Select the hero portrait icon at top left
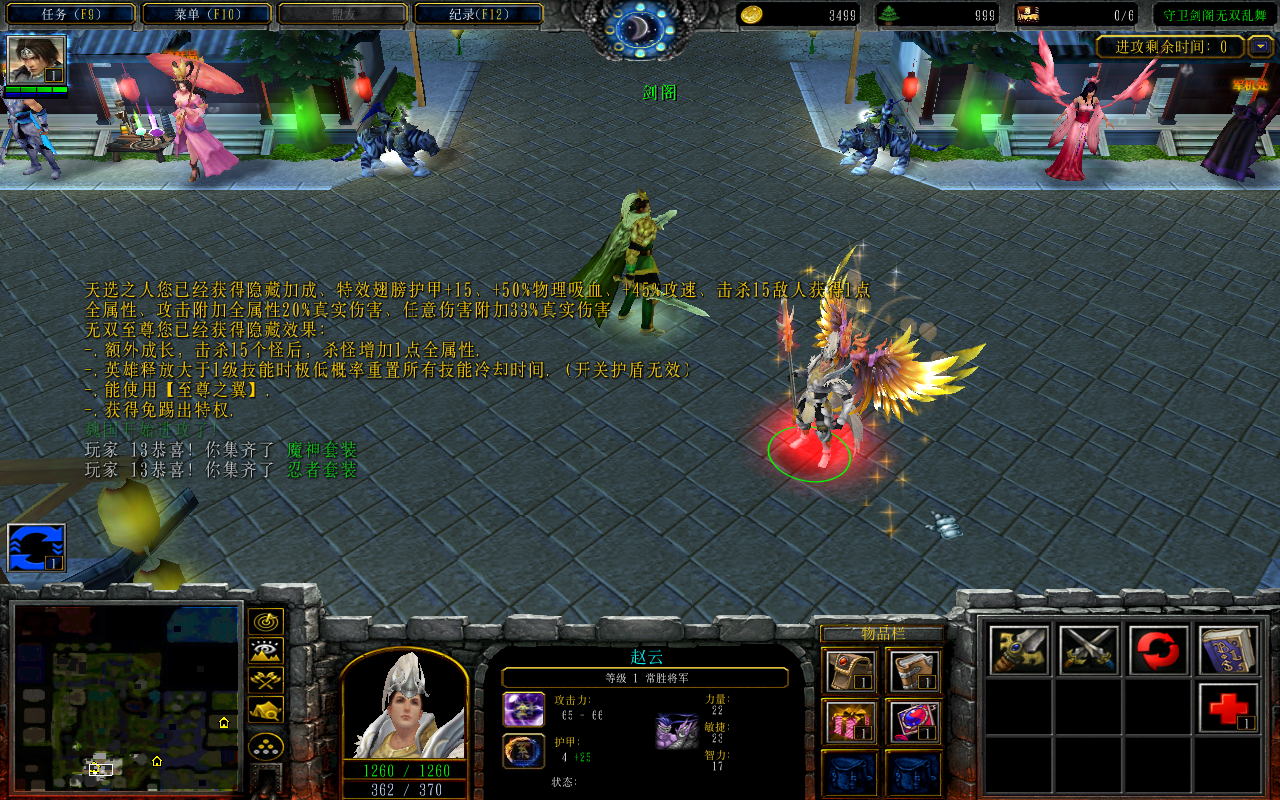 (36, 60)
